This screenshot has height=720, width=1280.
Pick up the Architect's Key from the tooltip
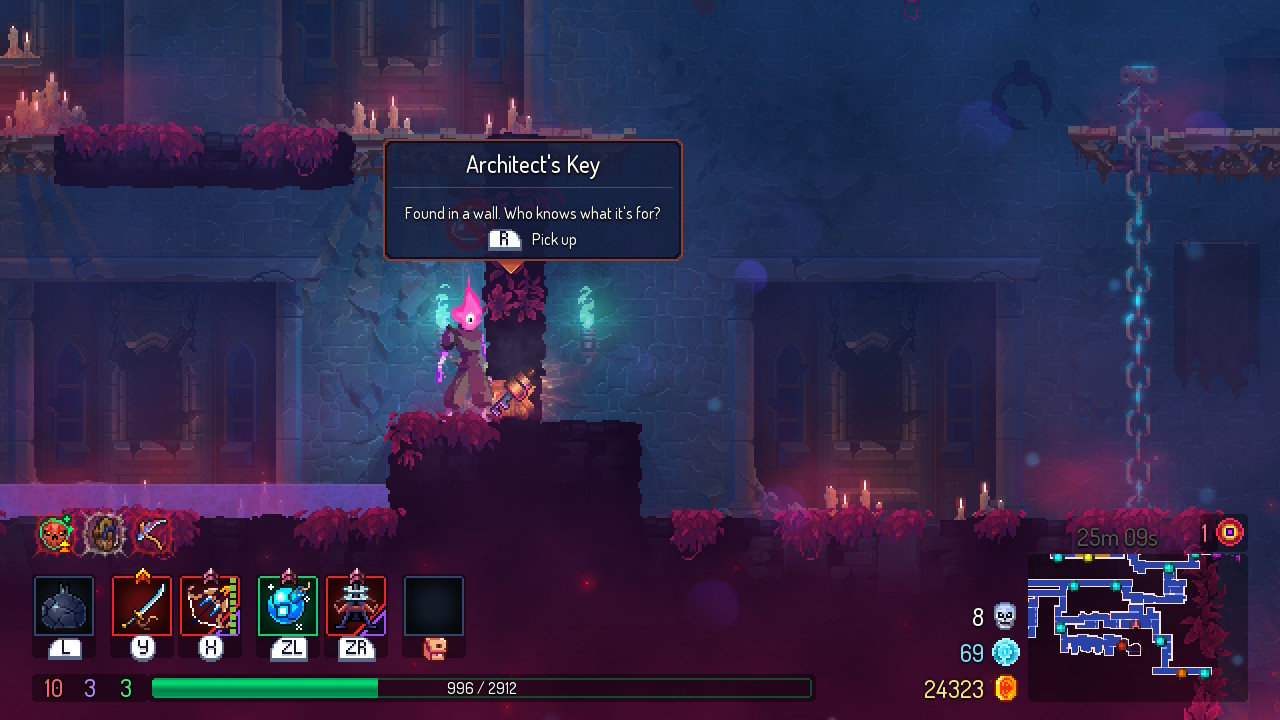[x=533, y=240]
